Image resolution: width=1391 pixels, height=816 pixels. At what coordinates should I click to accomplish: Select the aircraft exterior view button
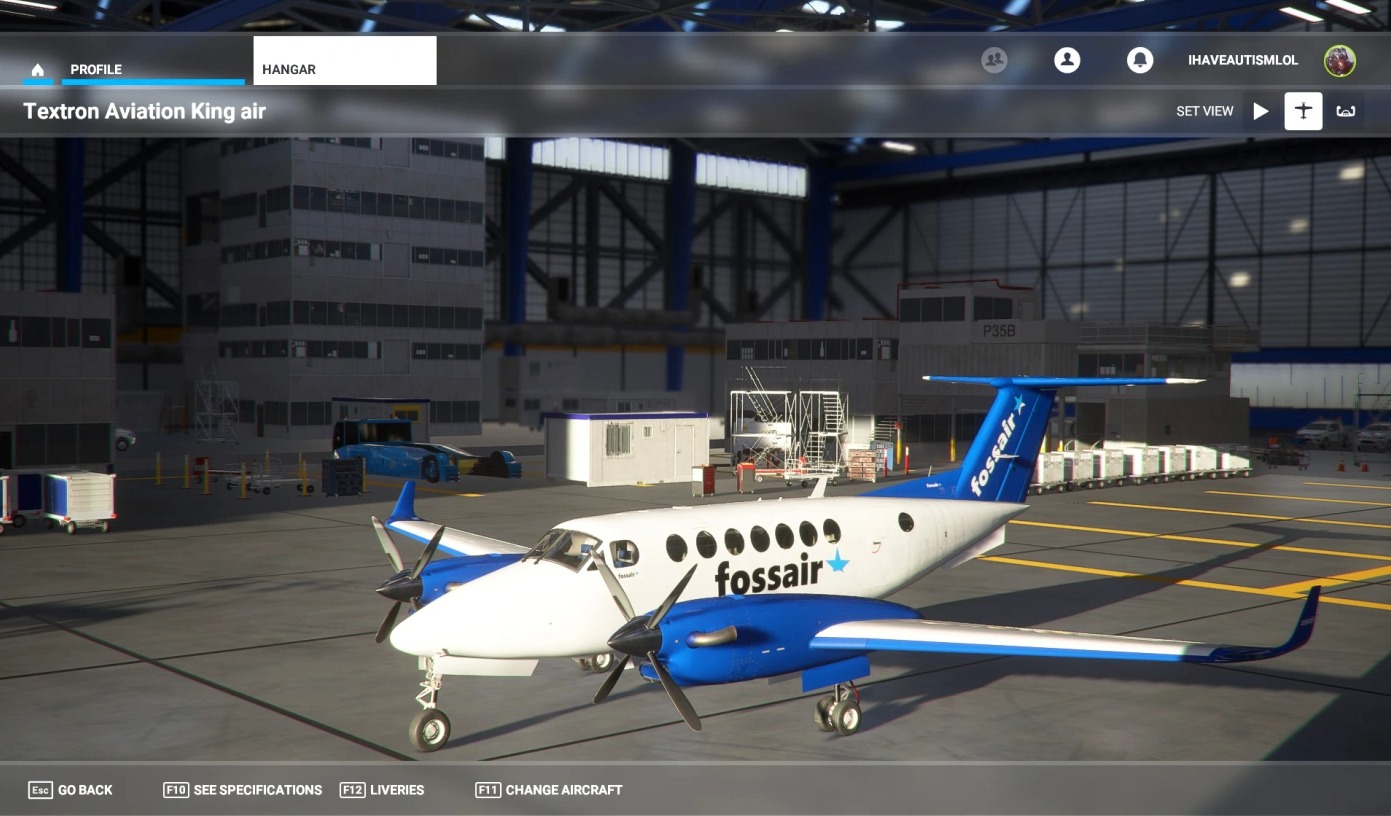tap(1303, 111)
